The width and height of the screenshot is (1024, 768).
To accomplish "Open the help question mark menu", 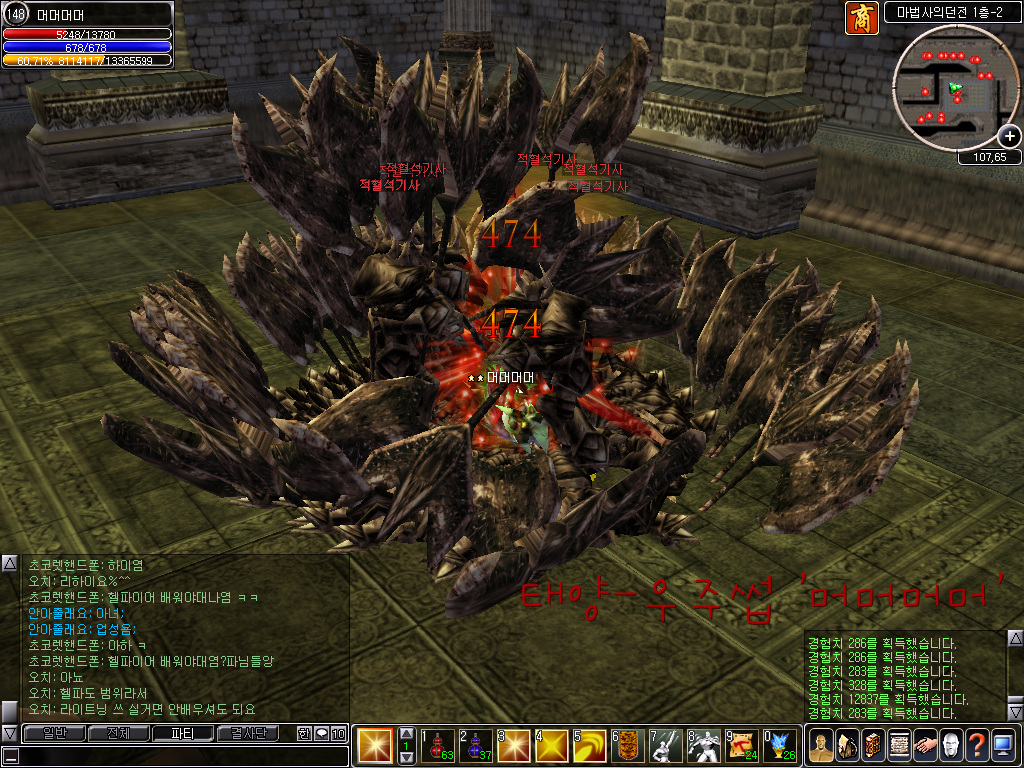I will coord(977,744).
